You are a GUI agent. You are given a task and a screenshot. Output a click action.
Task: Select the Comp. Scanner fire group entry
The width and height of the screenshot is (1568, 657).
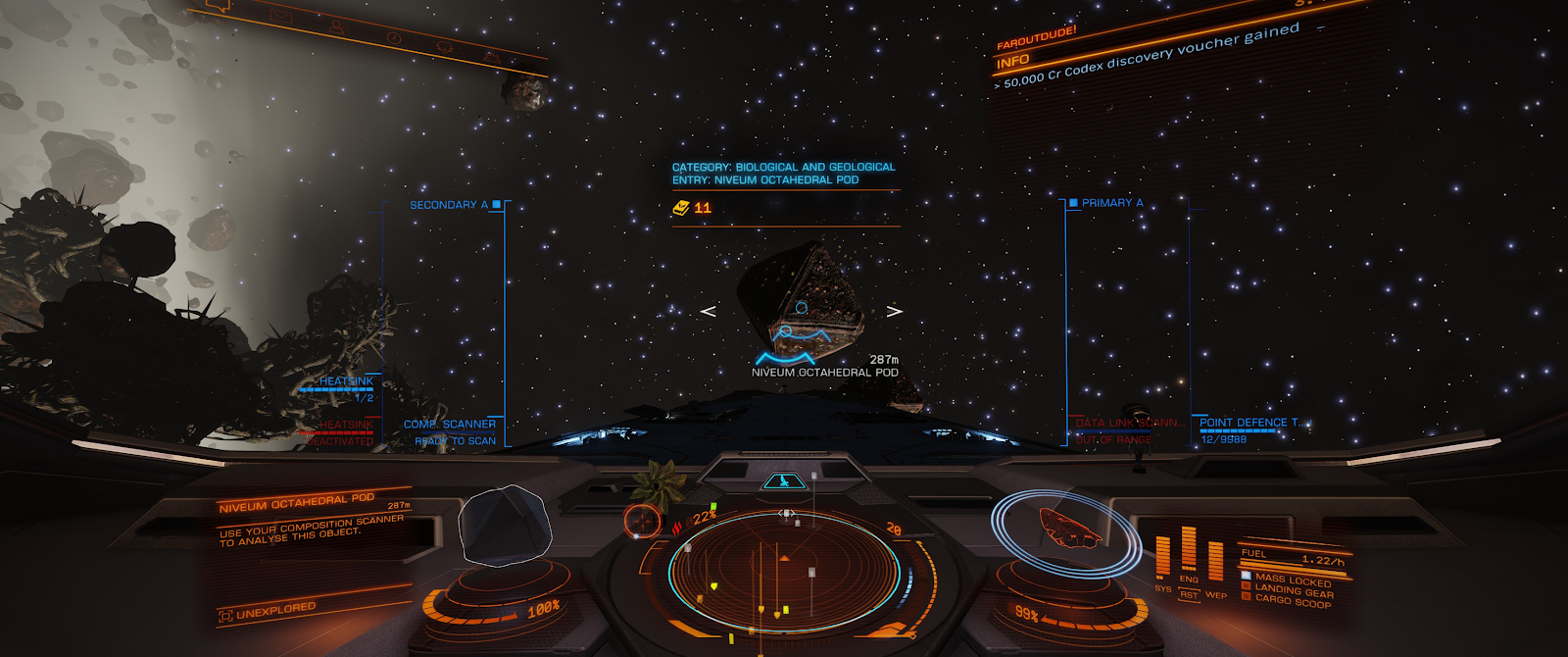tap(450, 425)
